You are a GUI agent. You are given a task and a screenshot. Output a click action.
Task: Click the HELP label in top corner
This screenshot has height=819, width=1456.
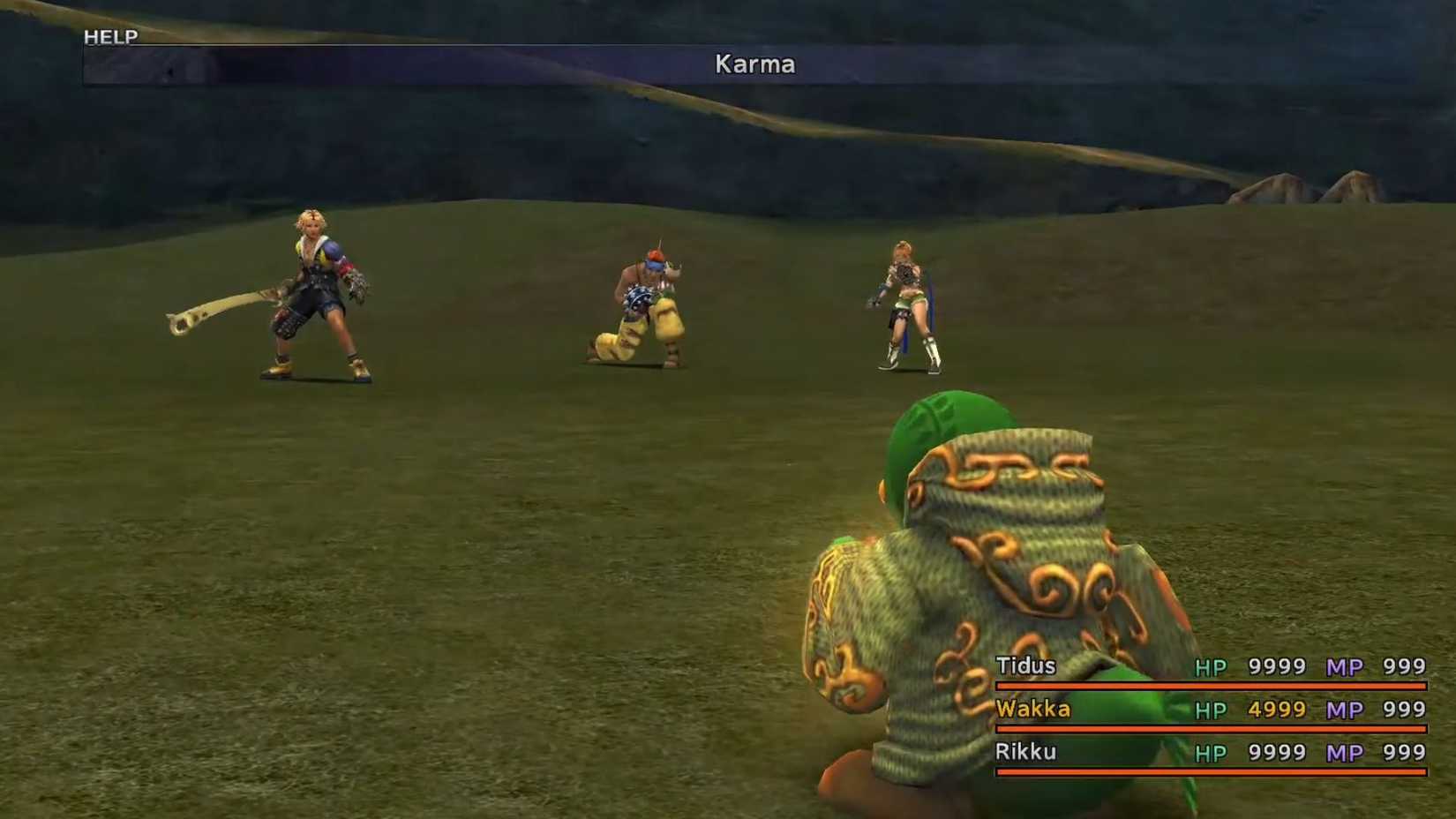(x=109, y=36)
